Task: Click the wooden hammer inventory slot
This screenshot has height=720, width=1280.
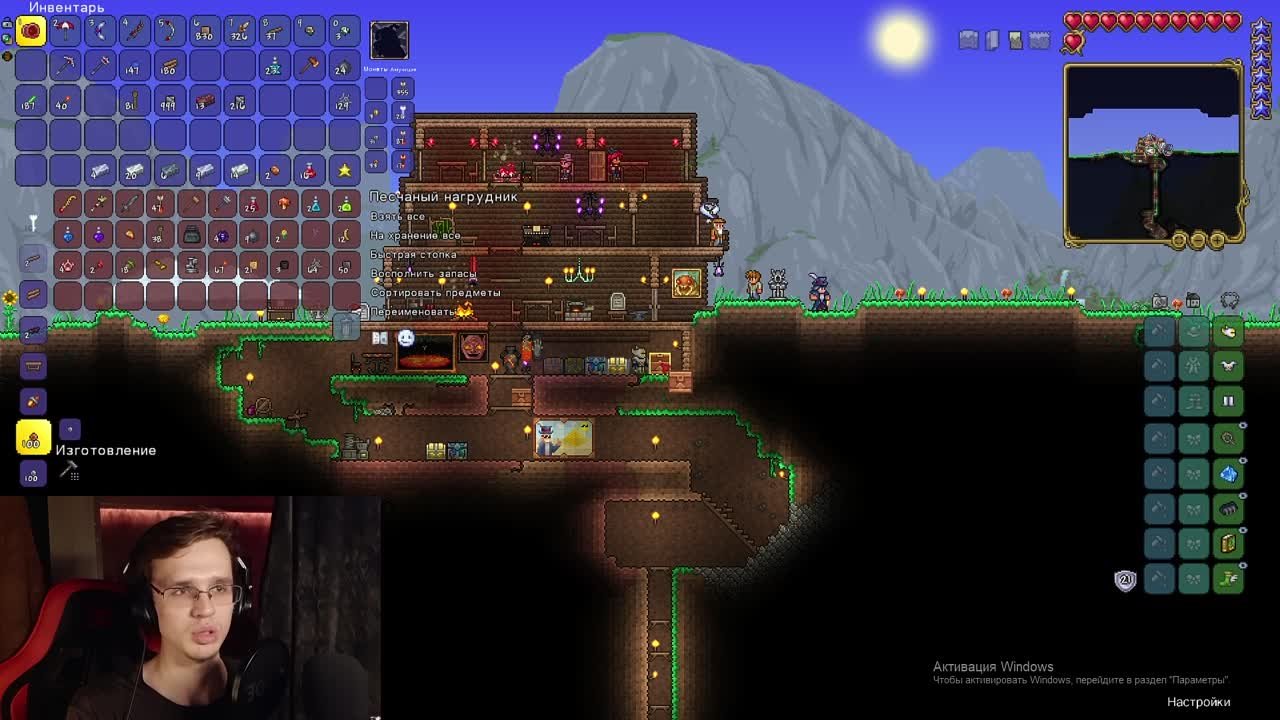Action: coord(309,66)
